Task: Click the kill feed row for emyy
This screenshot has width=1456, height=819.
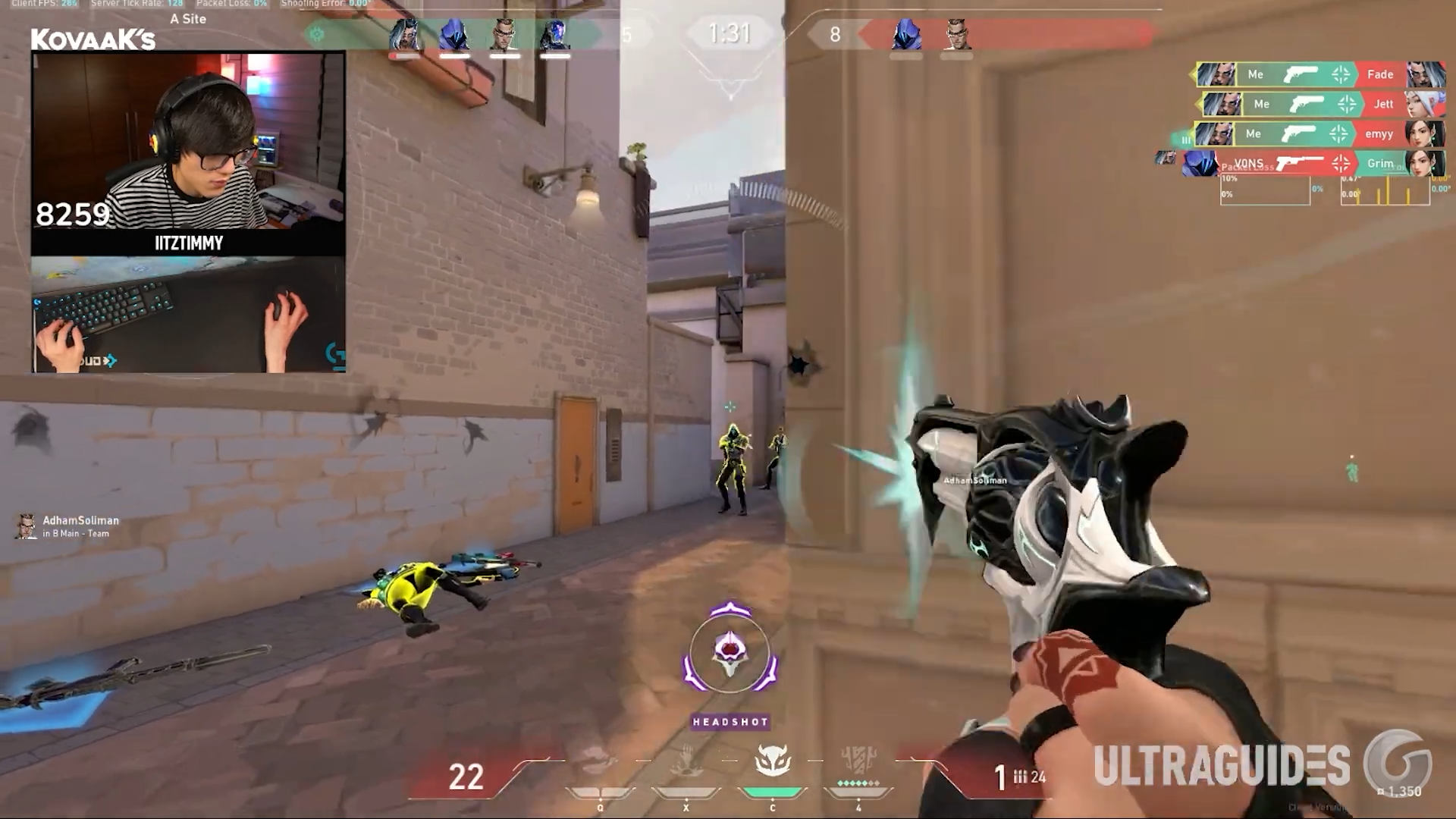Action: [1318, 134]
